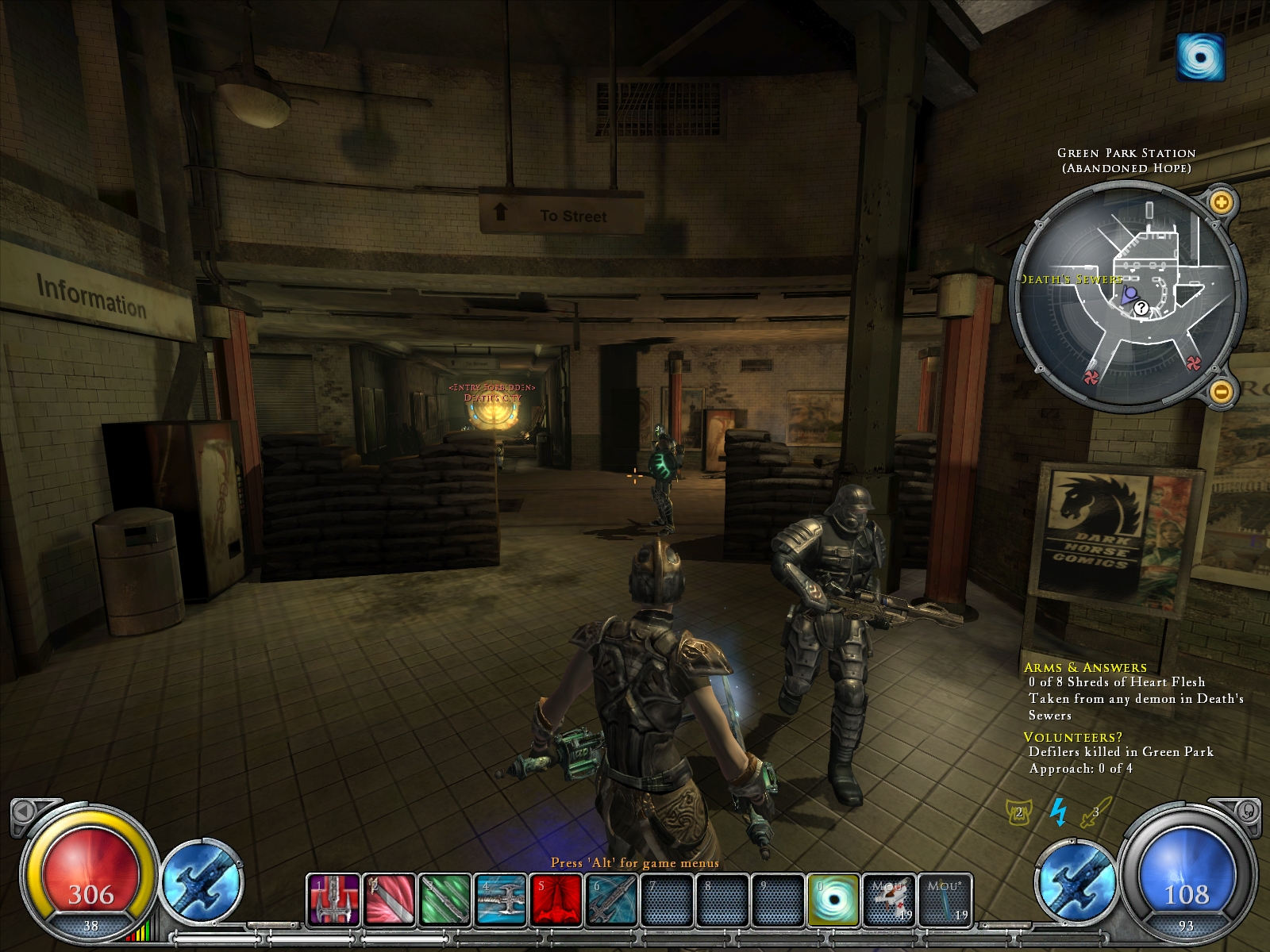
Task: Click the left arrow button above health orb
Action: click(x=24, y=811)
